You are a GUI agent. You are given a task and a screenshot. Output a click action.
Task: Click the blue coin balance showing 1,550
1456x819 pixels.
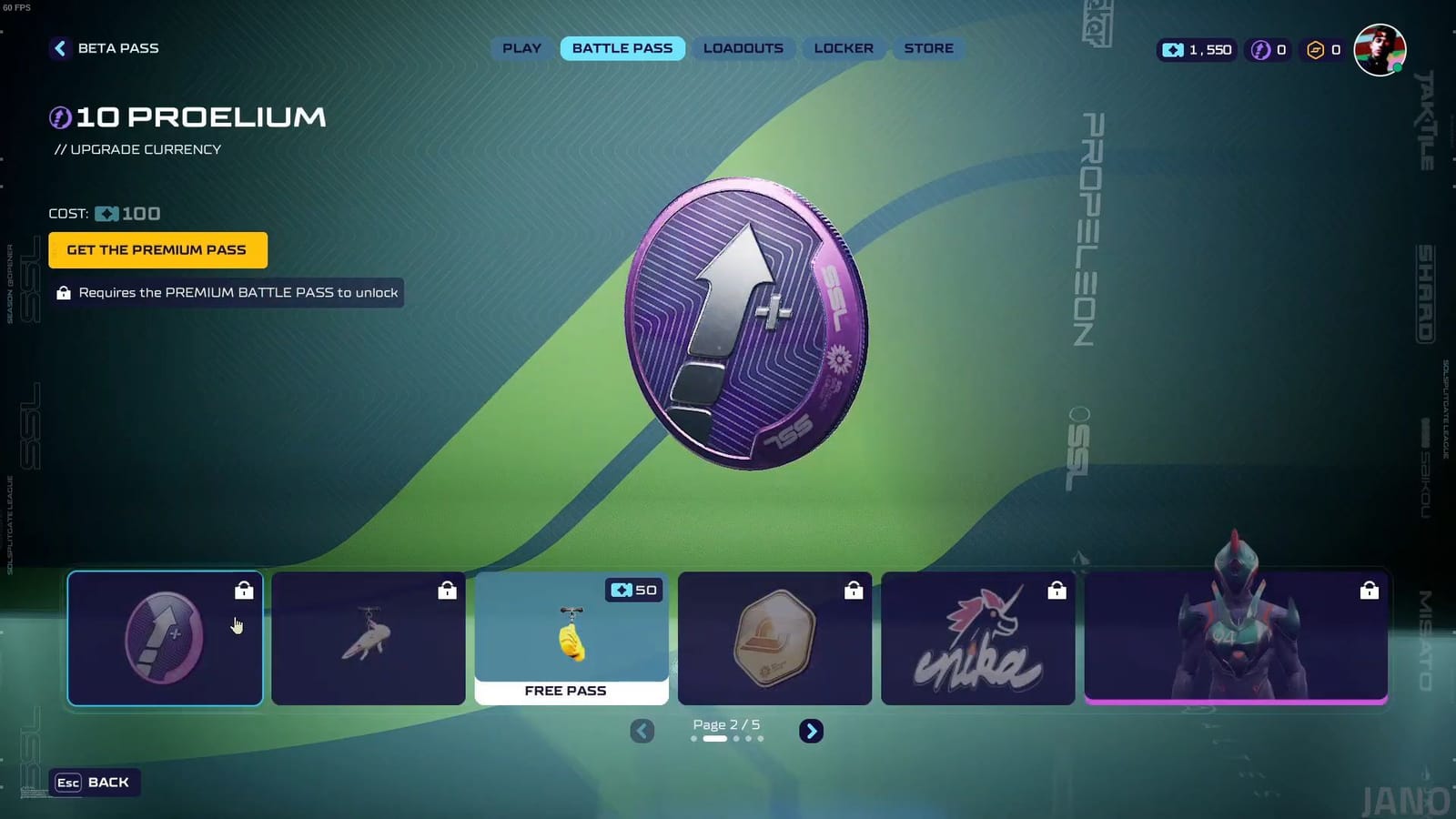pos(1195,50)
